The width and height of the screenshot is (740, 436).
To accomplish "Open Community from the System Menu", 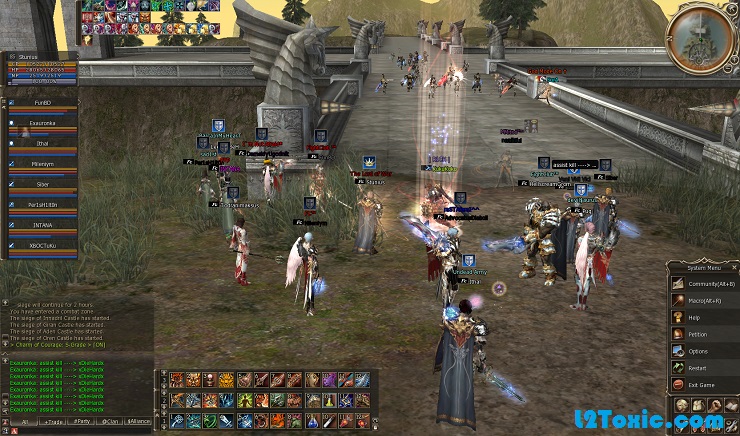I will 699,285.
